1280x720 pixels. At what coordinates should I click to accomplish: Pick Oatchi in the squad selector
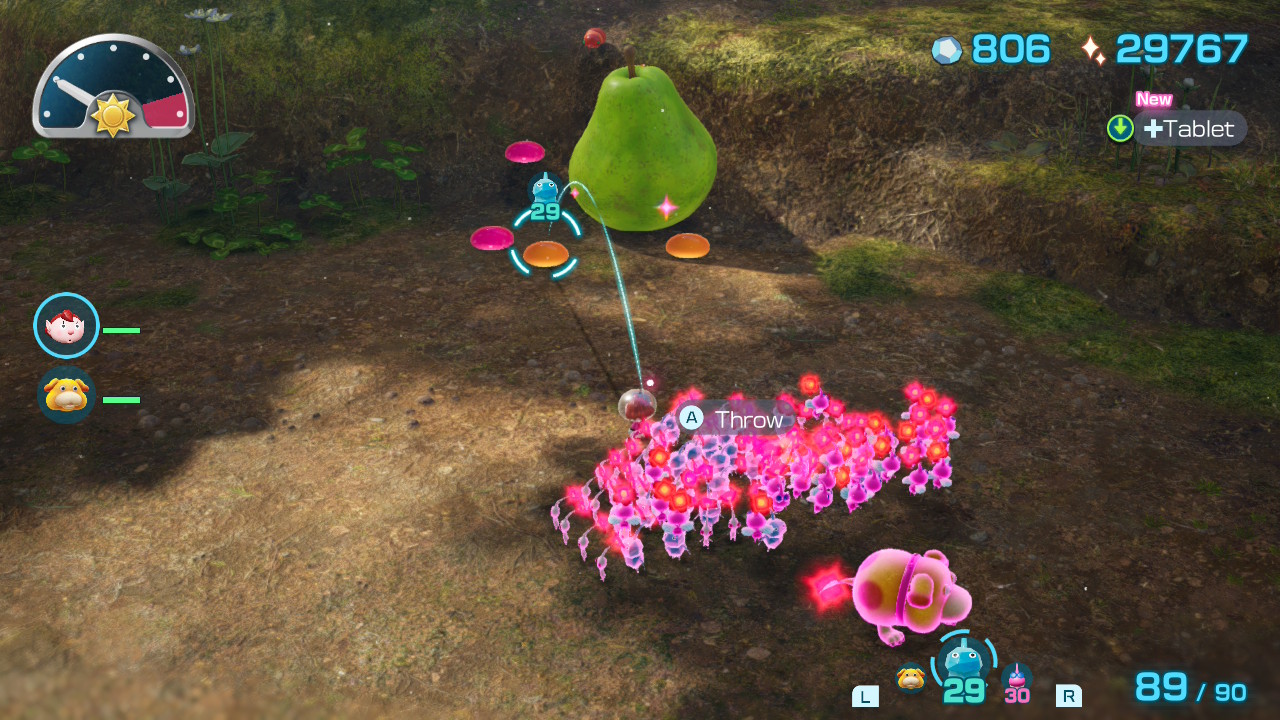[x=910, y=678]
